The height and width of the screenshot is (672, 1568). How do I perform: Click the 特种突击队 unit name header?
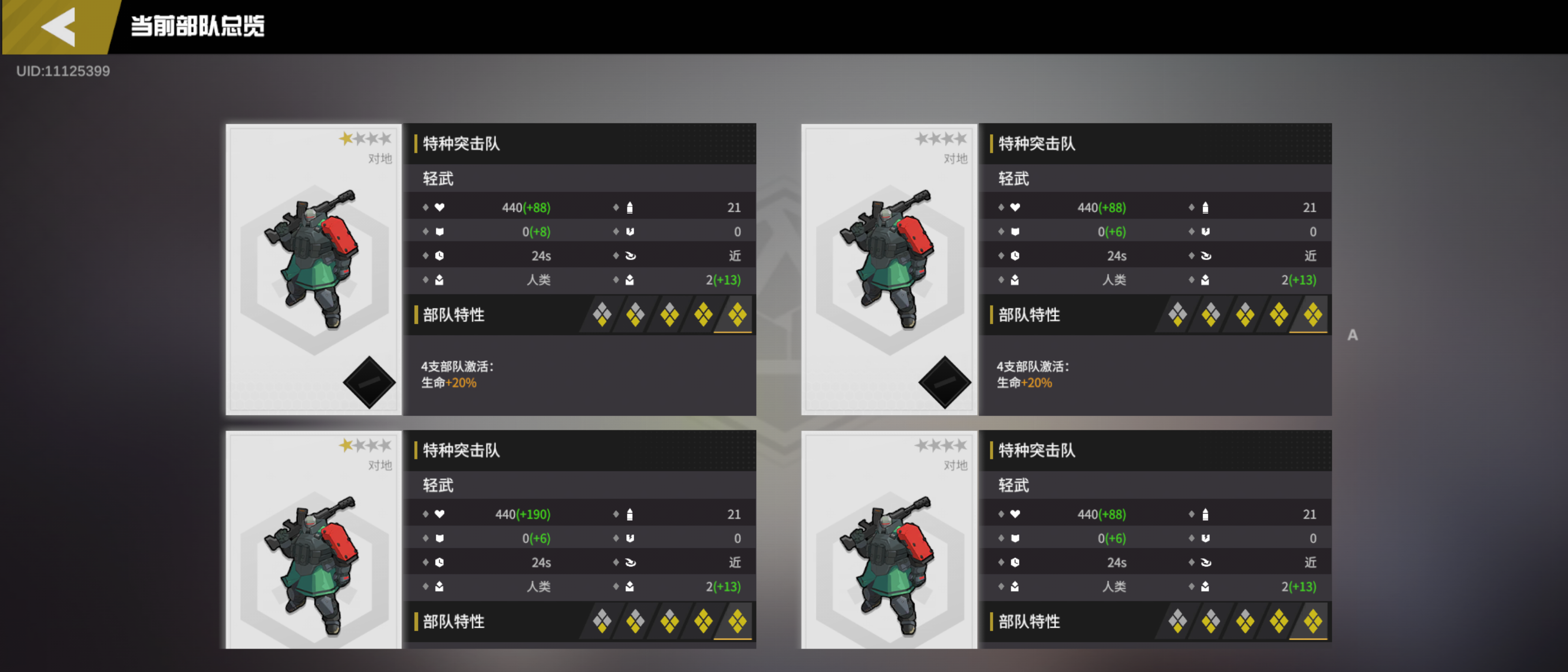(460, 144)
